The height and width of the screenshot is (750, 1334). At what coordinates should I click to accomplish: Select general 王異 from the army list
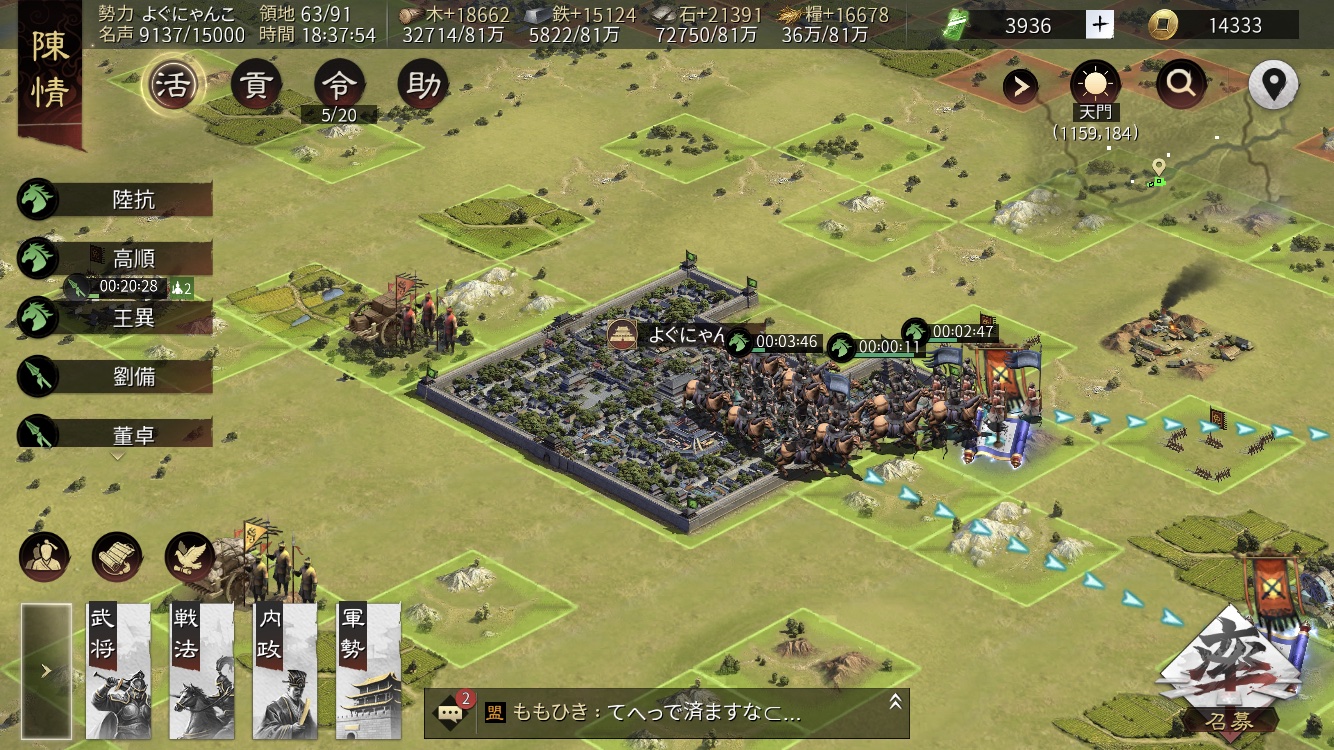click(x=134, y=318)
